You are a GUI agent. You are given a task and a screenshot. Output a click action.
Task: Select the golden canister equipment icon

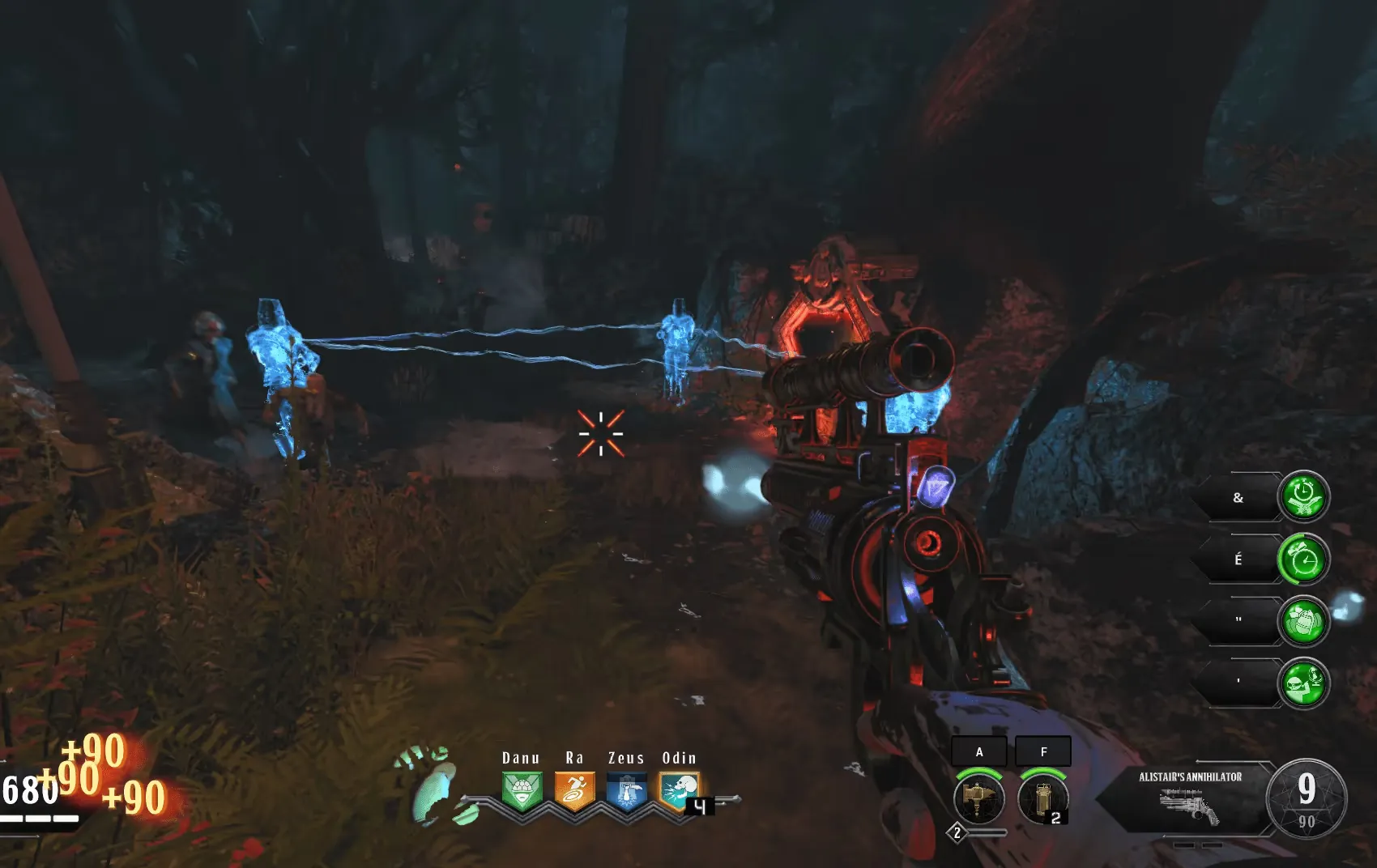[x=1043, y=799]
